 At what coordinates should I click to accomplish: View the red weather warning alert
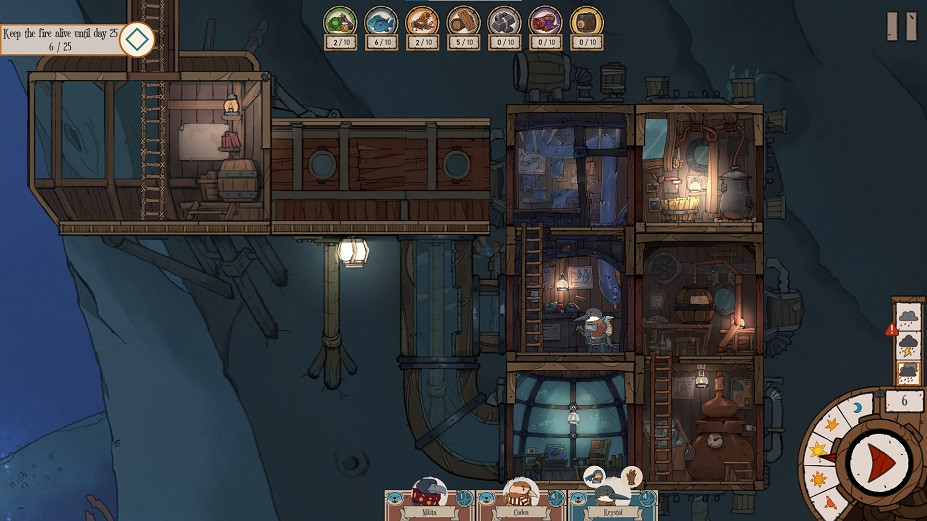pyautogui.click(x=891, y=329)
